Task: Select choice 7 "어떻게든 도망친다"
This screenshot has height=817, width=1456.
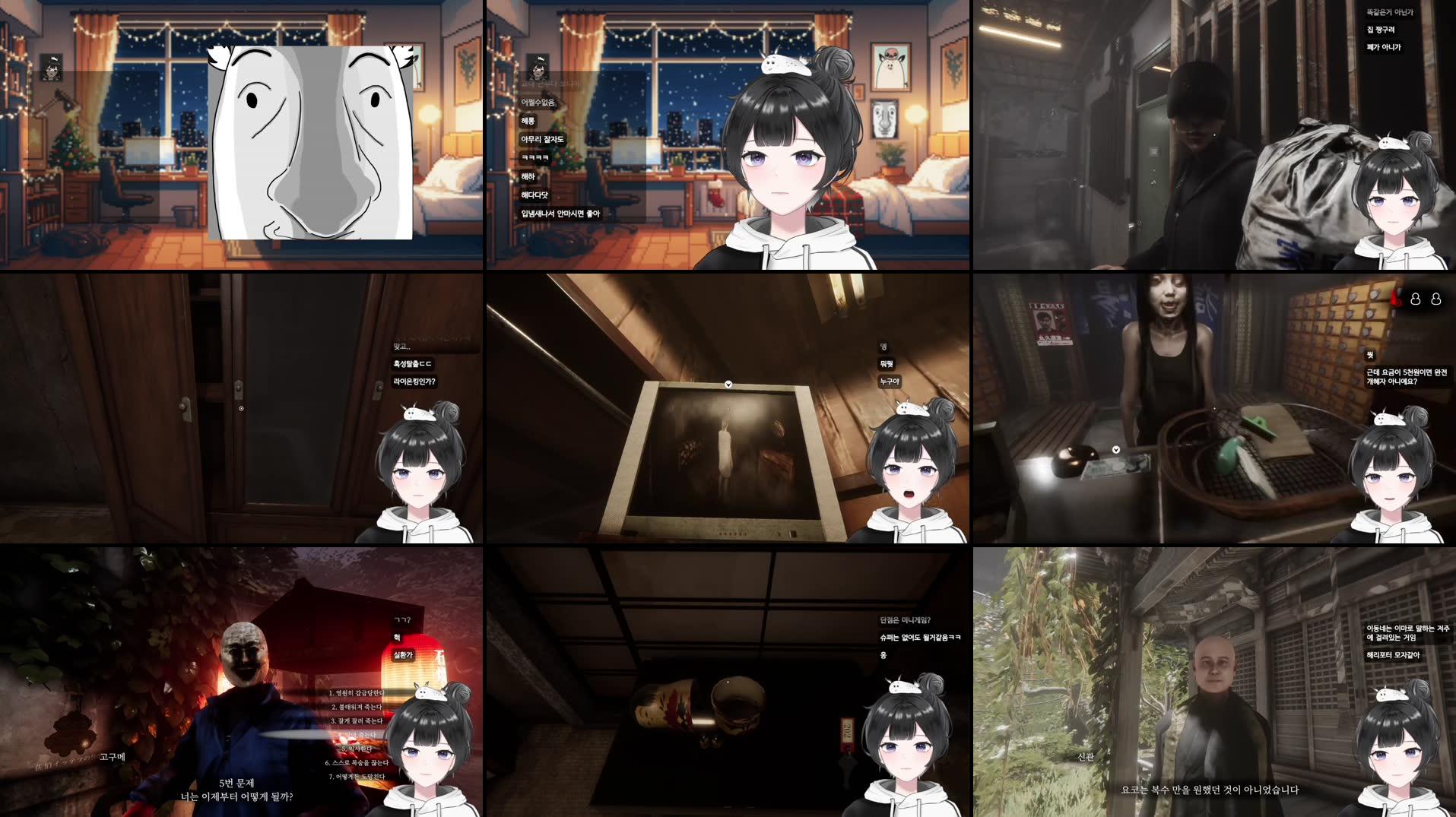Action: coord(358,776)
